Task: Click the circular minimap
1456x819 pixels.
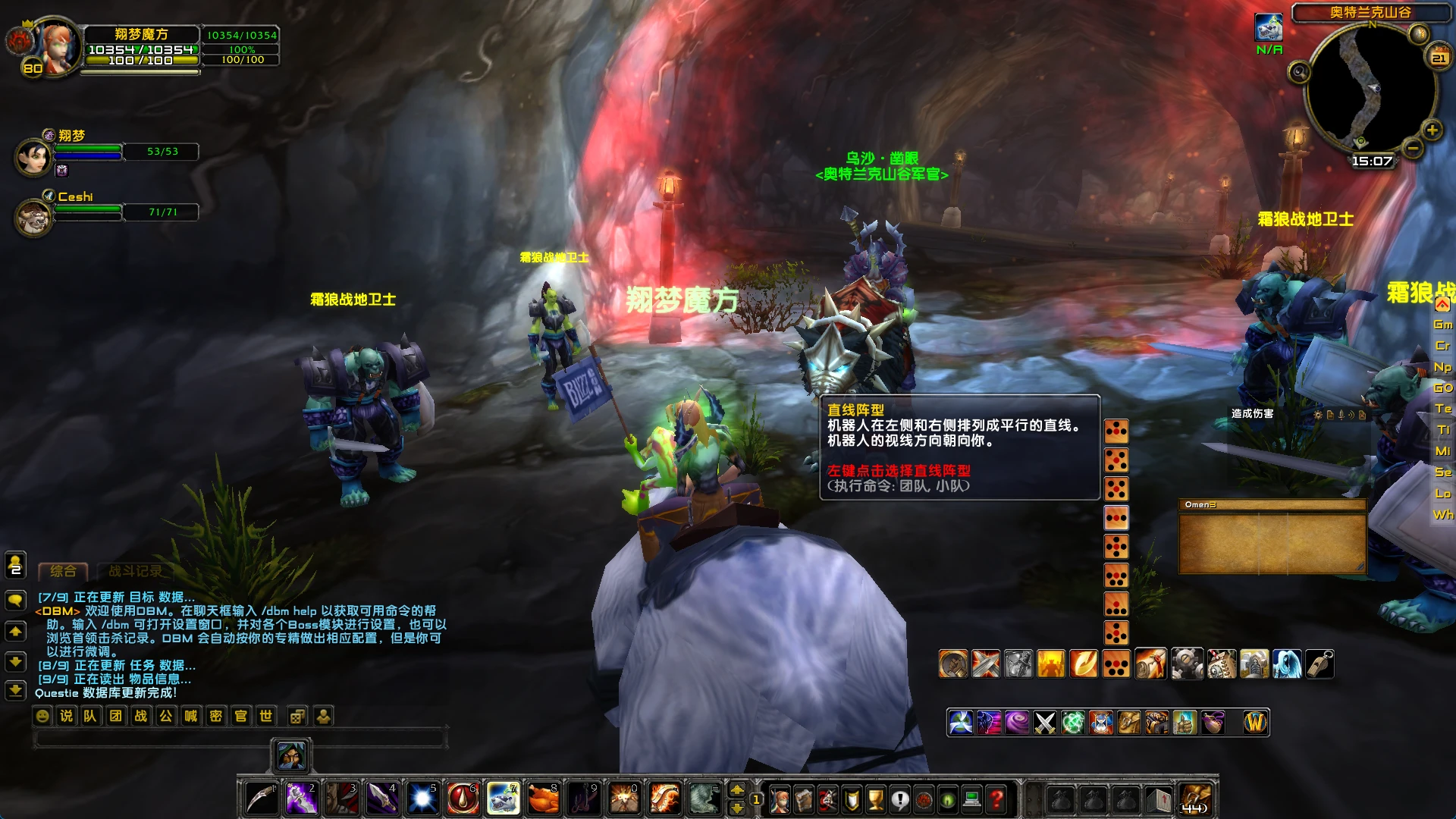Action: pyautogui.click(x=1370, y=87)
